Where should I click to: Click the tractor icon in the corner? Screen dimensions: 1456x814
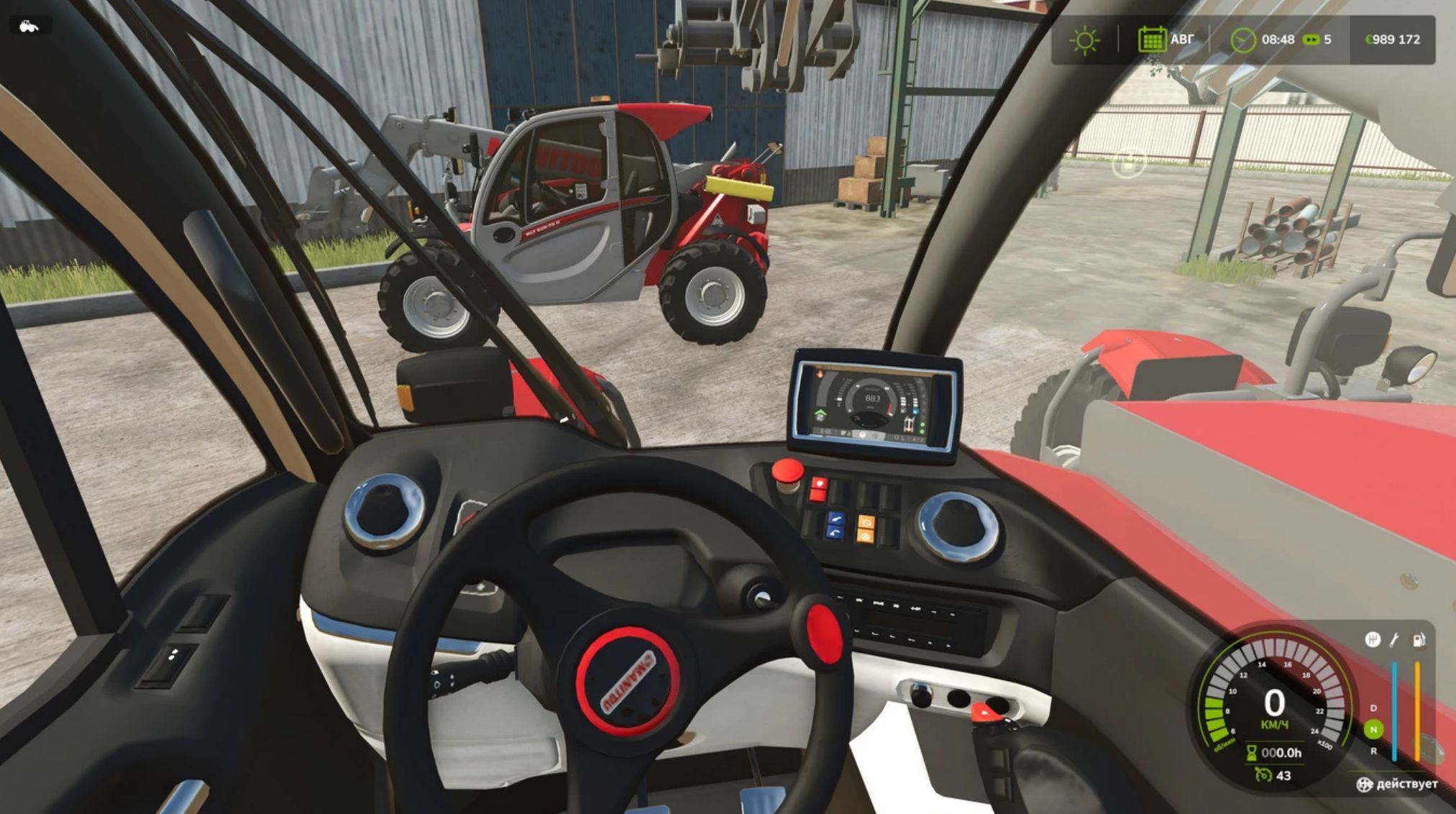click(28, 27)
